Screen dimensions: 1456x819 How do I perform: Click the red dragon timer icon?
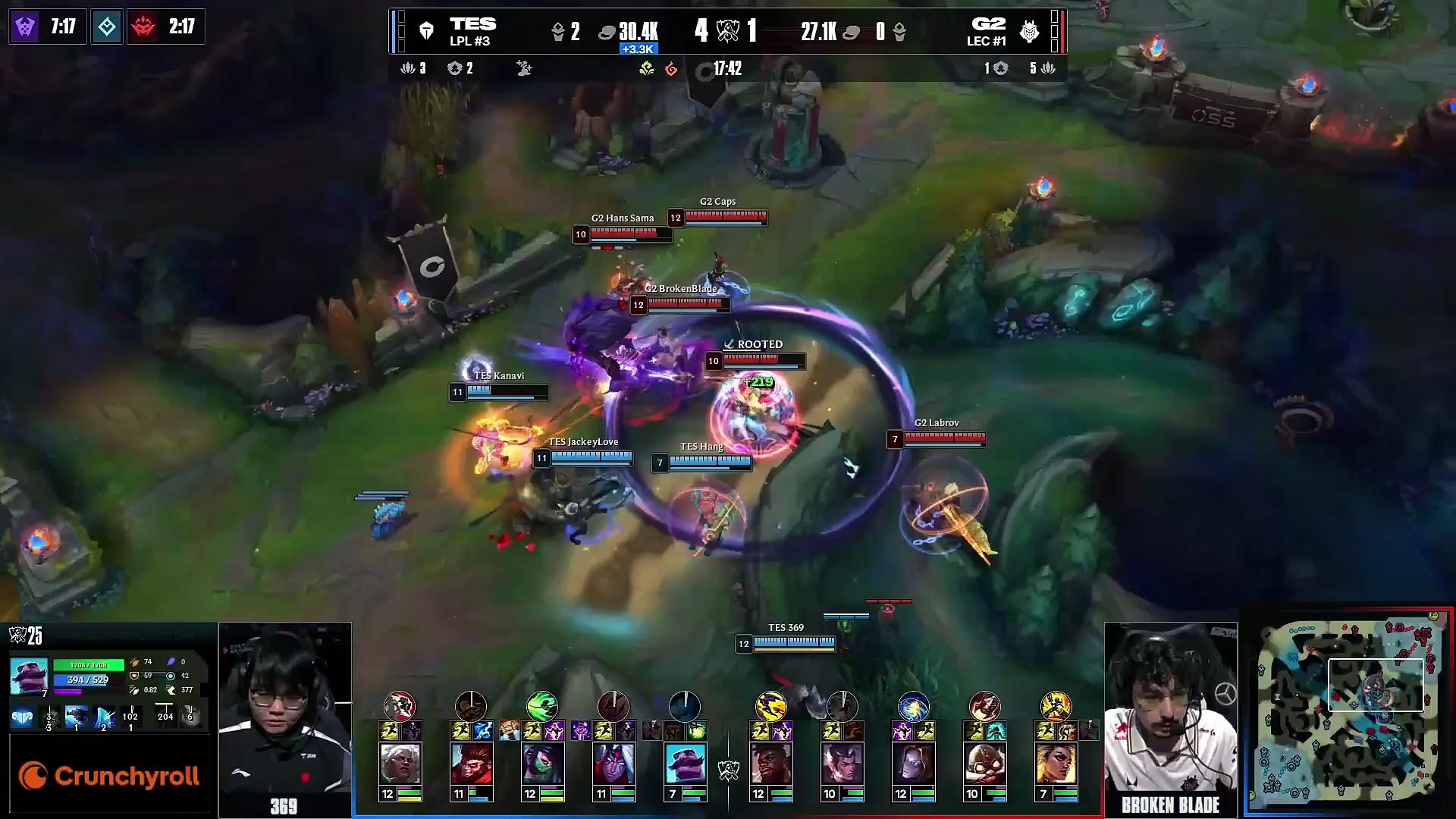[143, 27]
